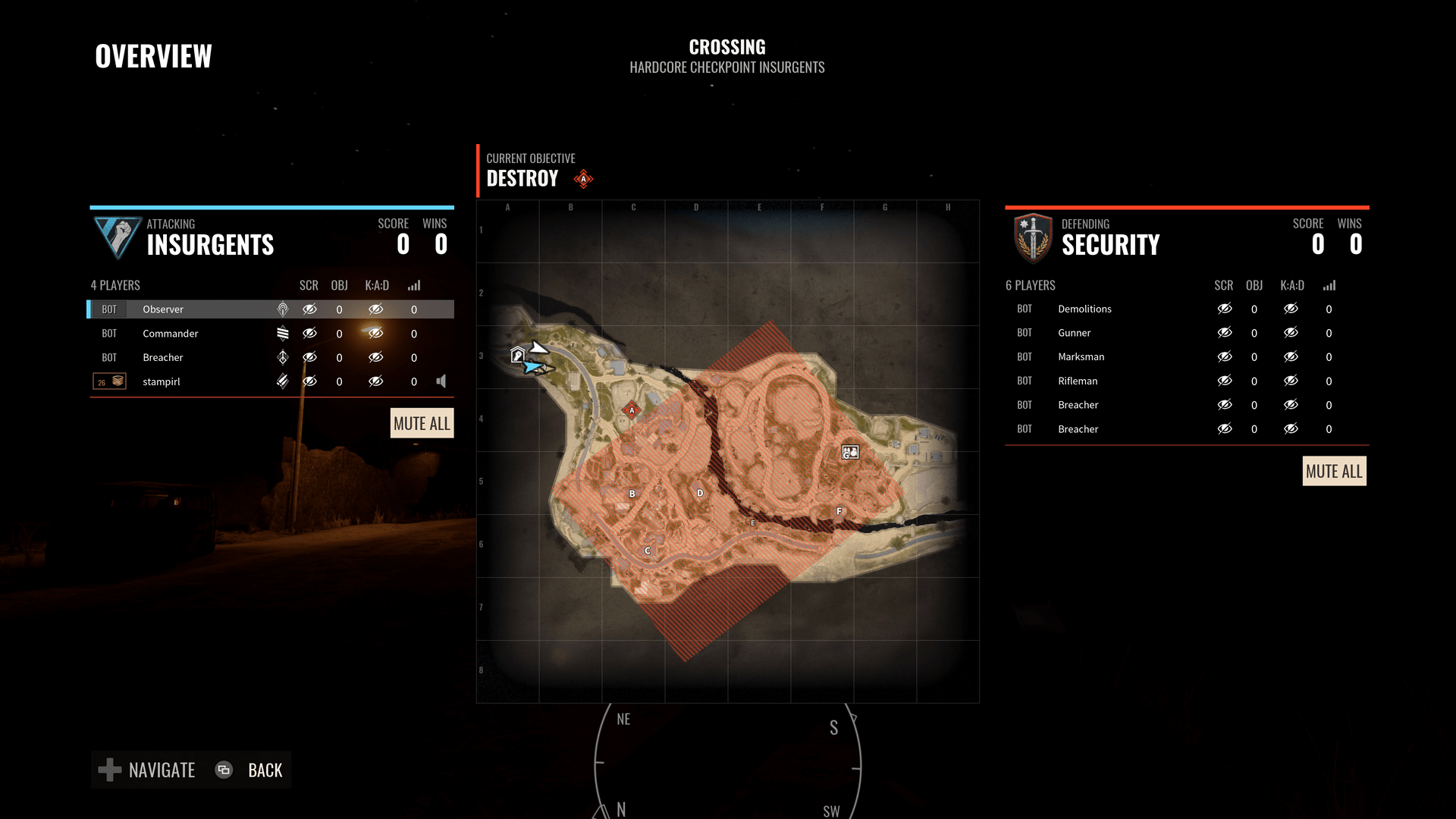Viewport: 1456px width, 819px height.
Task: Mute all players on the Security team
Action: [x=1334, y=471]
